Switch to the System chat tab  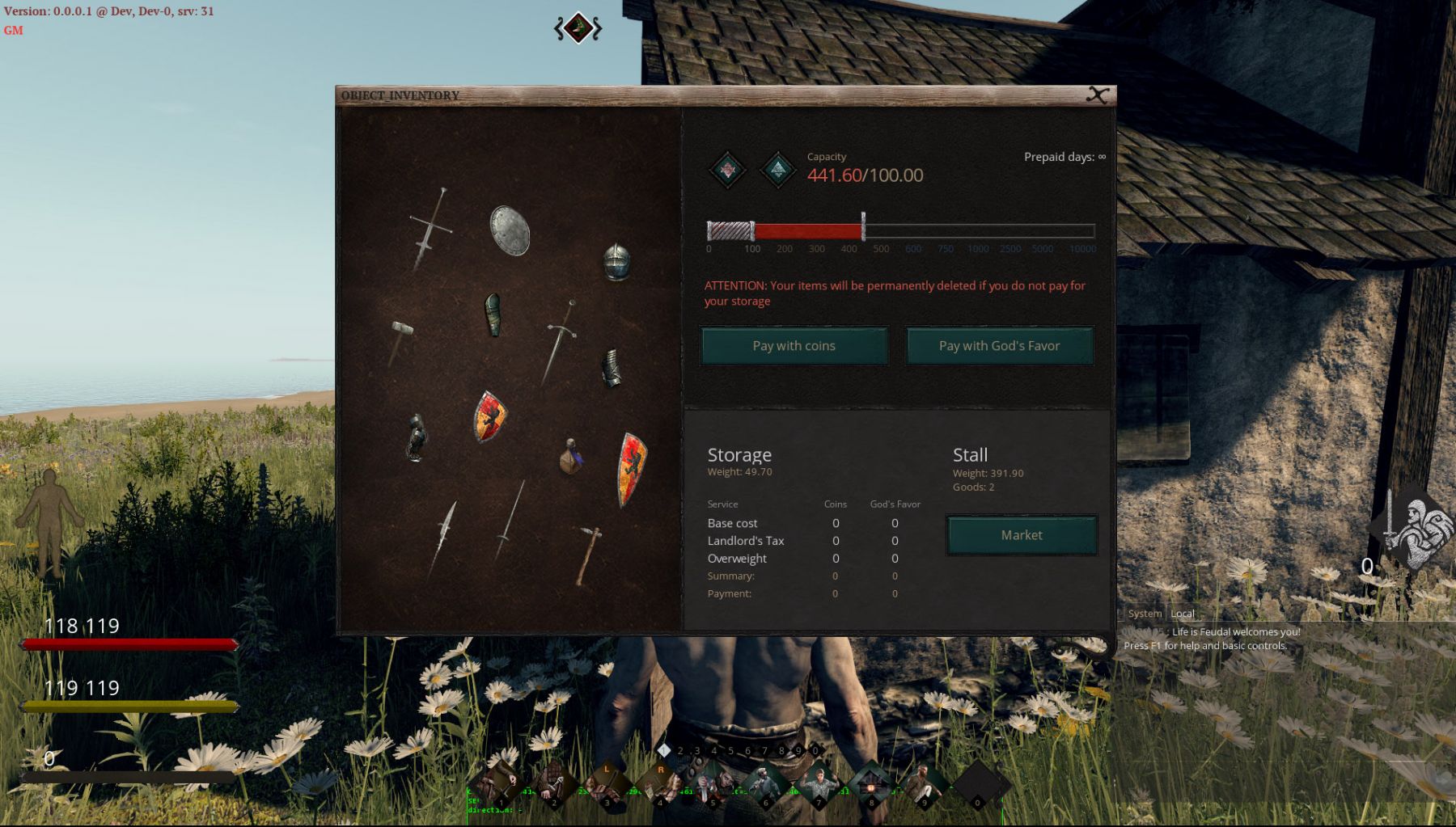1145,614
